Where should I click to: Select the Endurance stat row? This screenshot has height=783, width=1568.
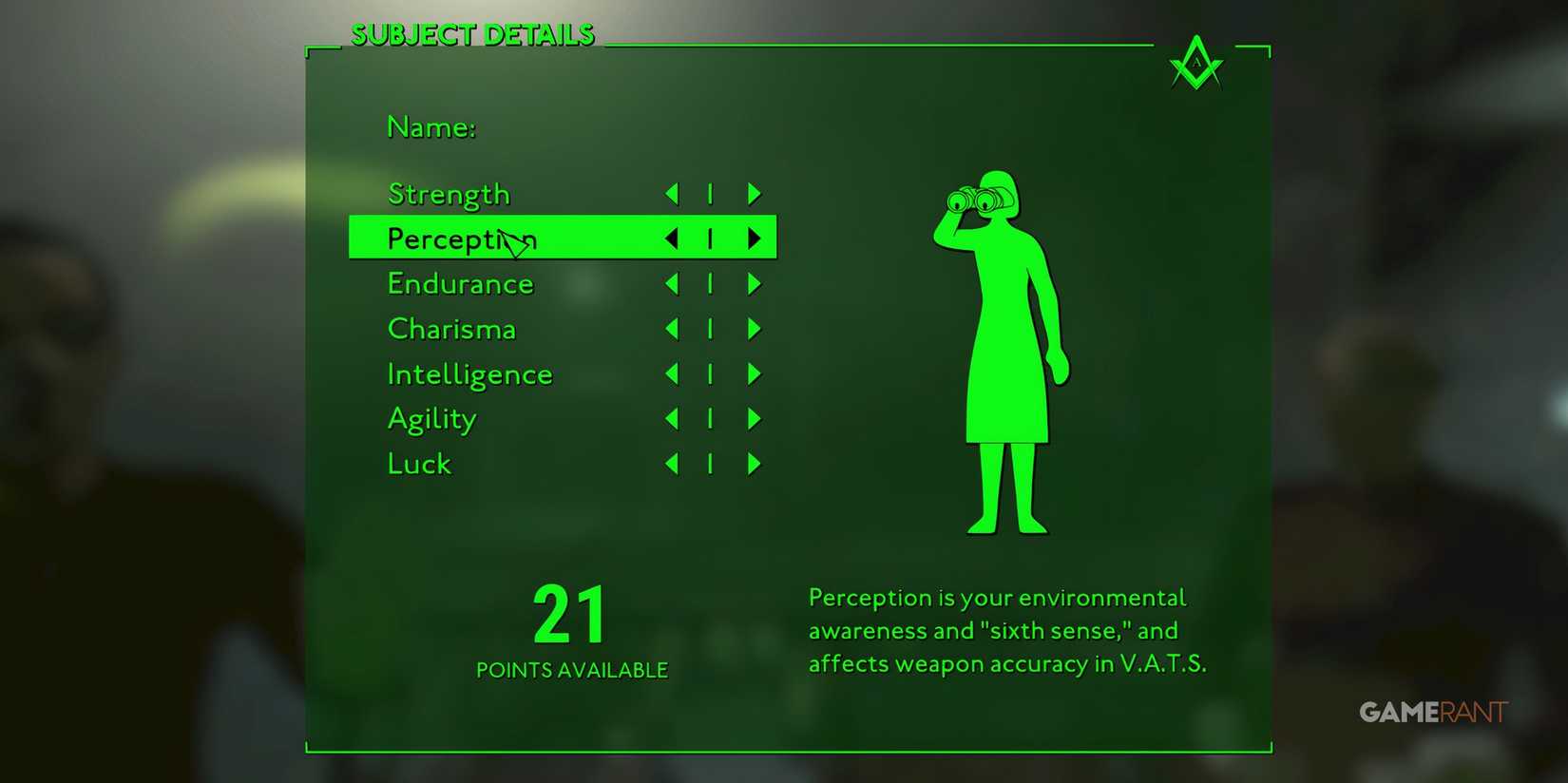tap(460, 283)
